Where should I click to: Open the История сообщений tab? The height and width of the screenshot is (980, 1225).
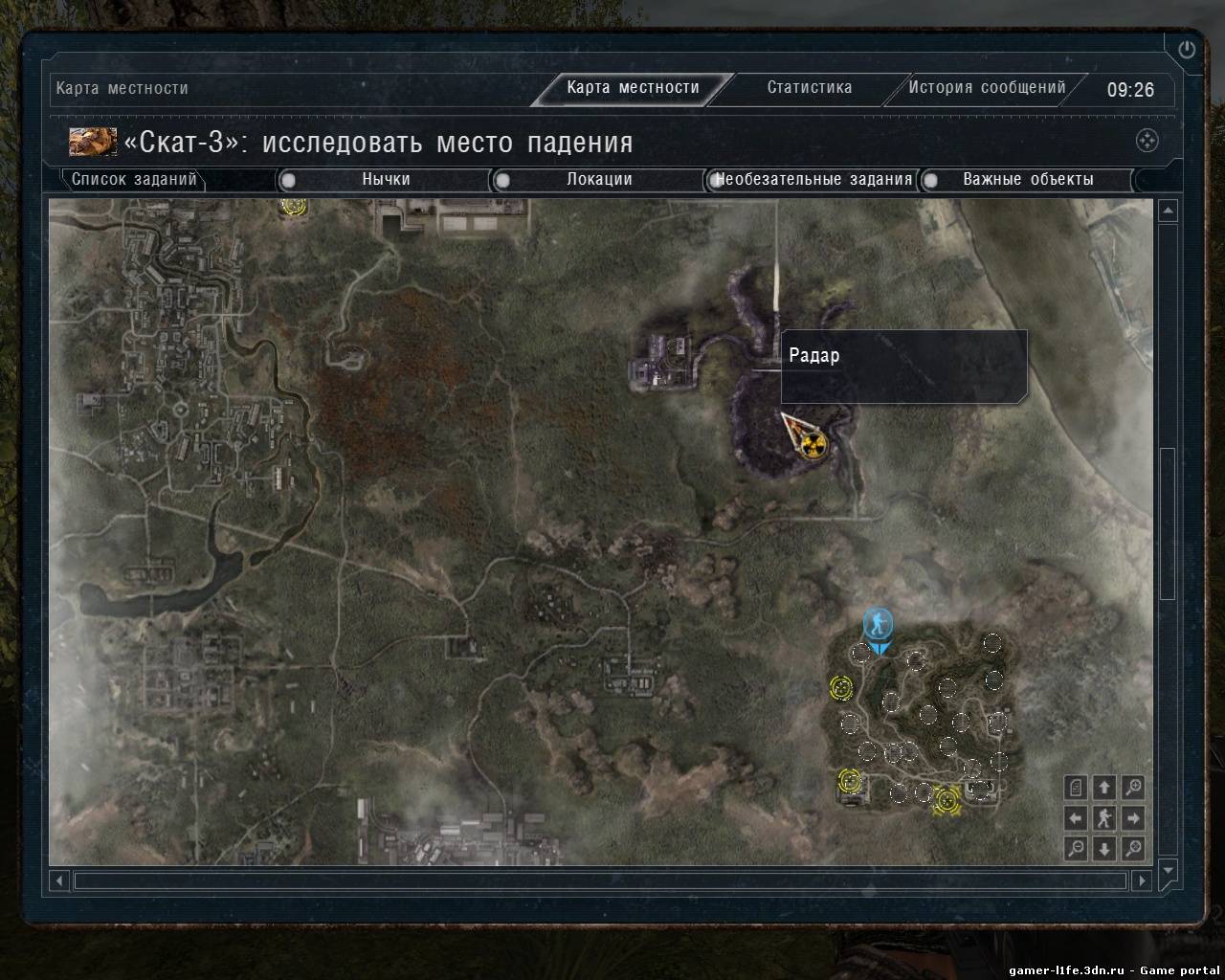(987, 88)
